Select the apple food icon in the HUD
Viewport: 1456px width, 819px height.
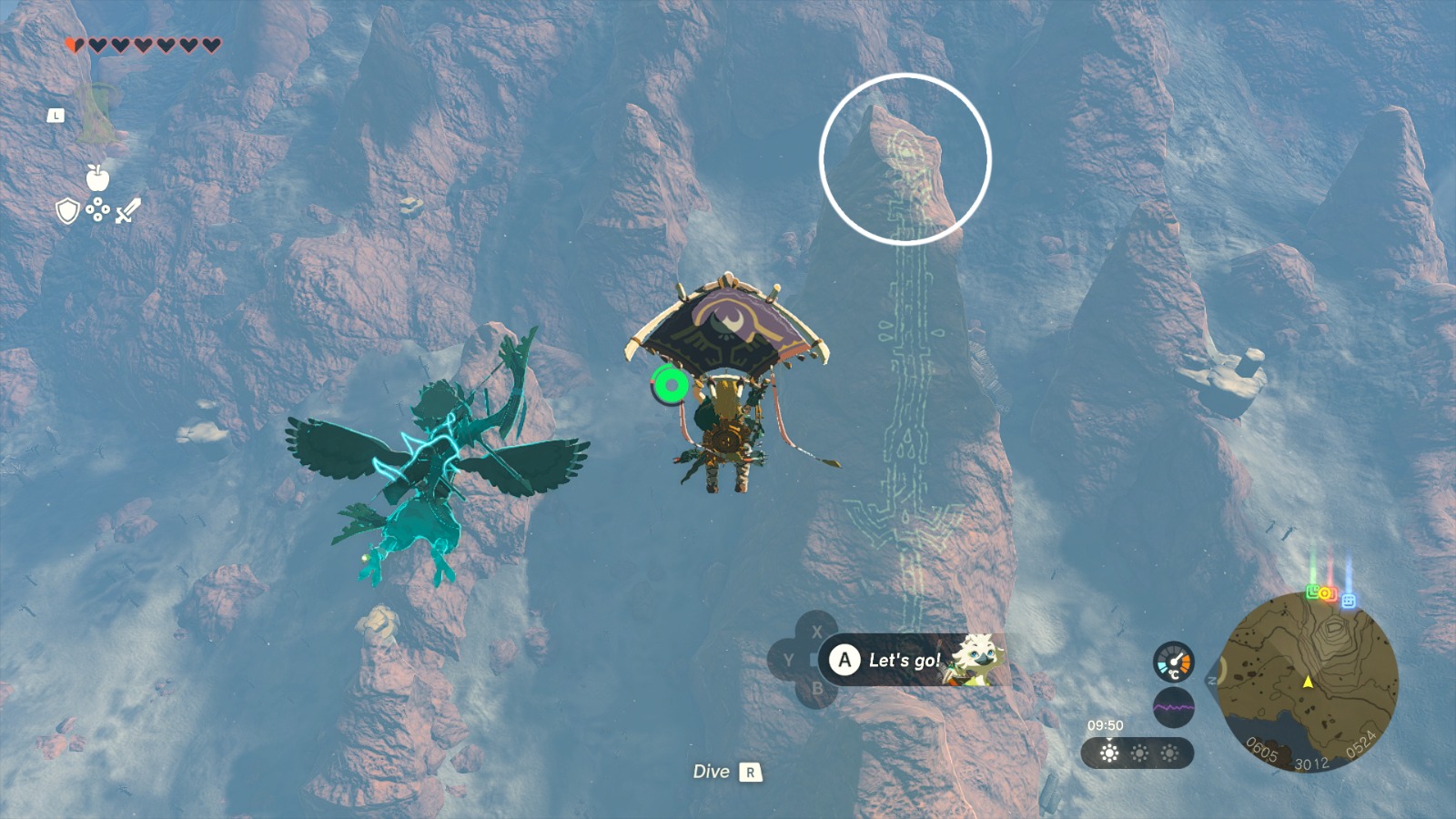coord(96,178)
